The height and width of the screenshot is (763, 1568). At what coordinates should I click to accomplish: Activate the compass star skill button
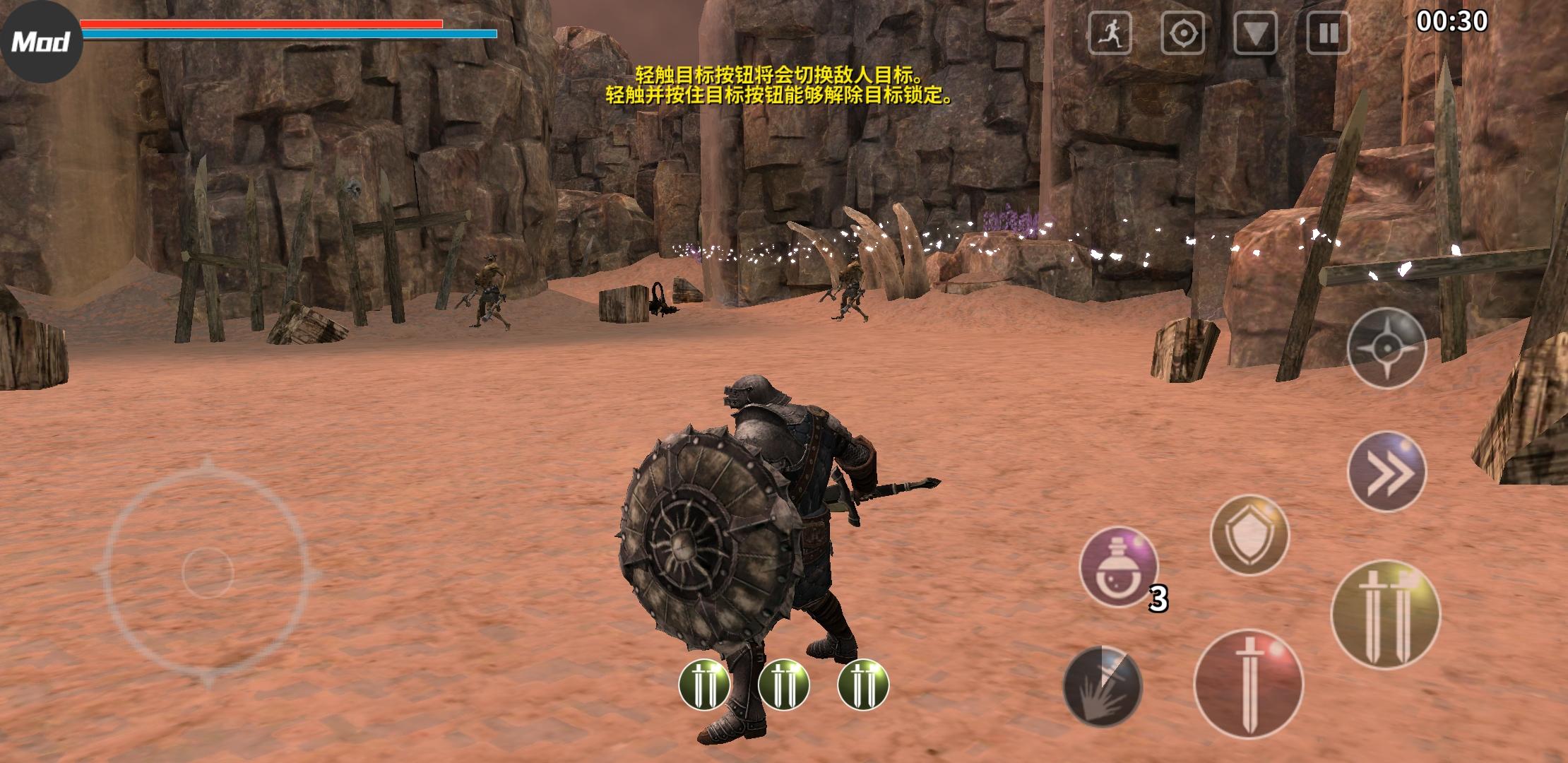click(x=1386, y=348)
